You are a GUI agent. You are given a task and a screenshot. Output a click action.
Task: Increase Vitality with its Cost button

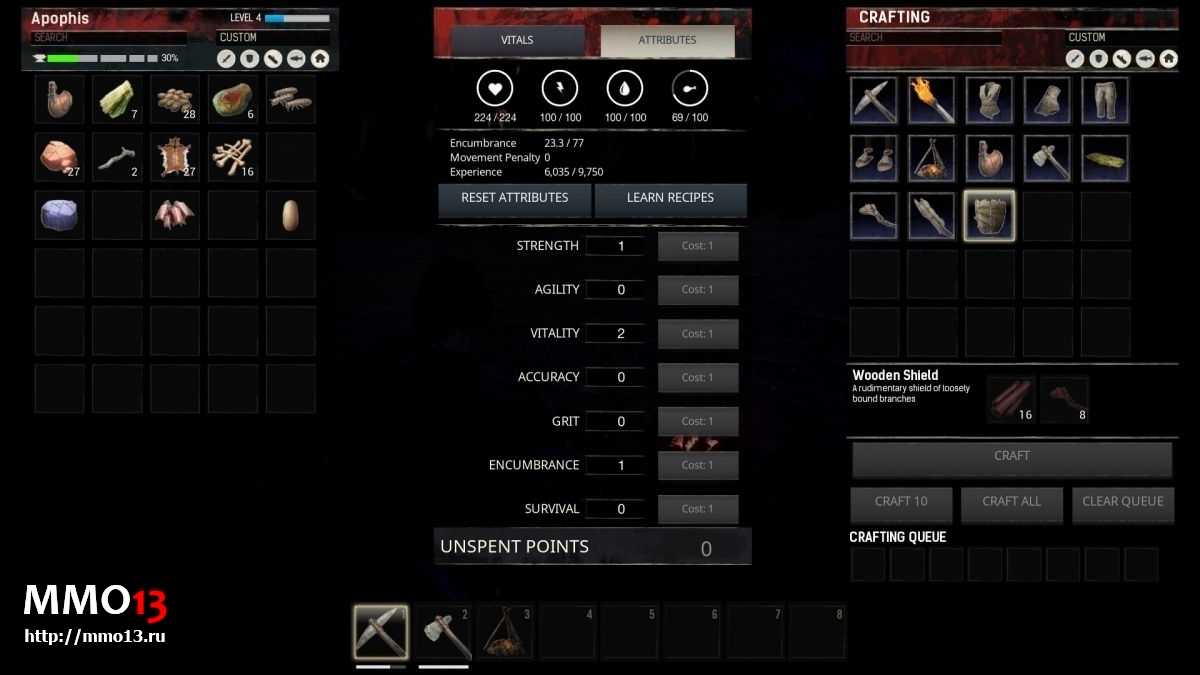697,334
